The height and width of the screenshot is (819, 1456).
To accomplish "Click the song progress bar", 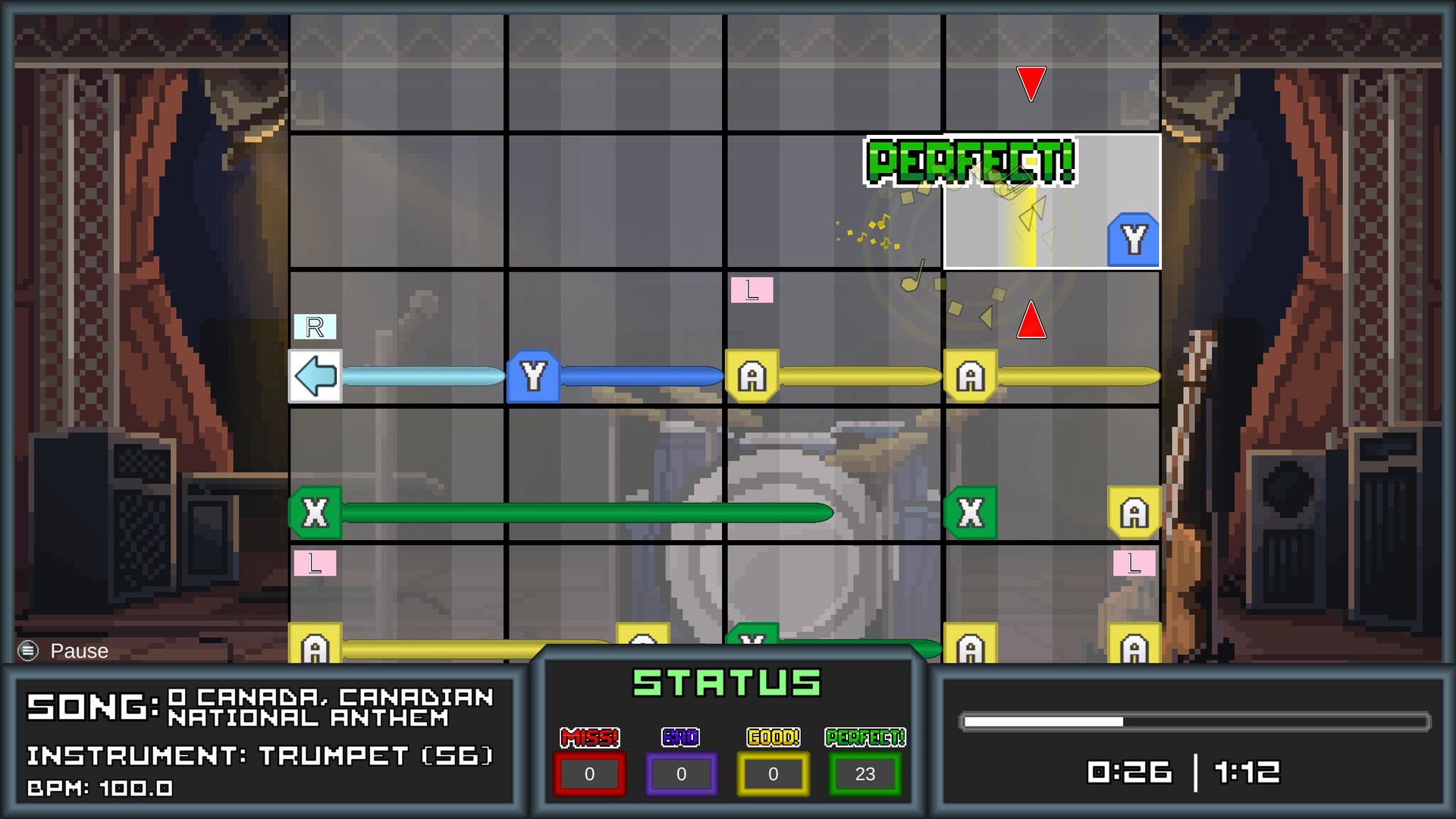I will tap(1195, 722).
